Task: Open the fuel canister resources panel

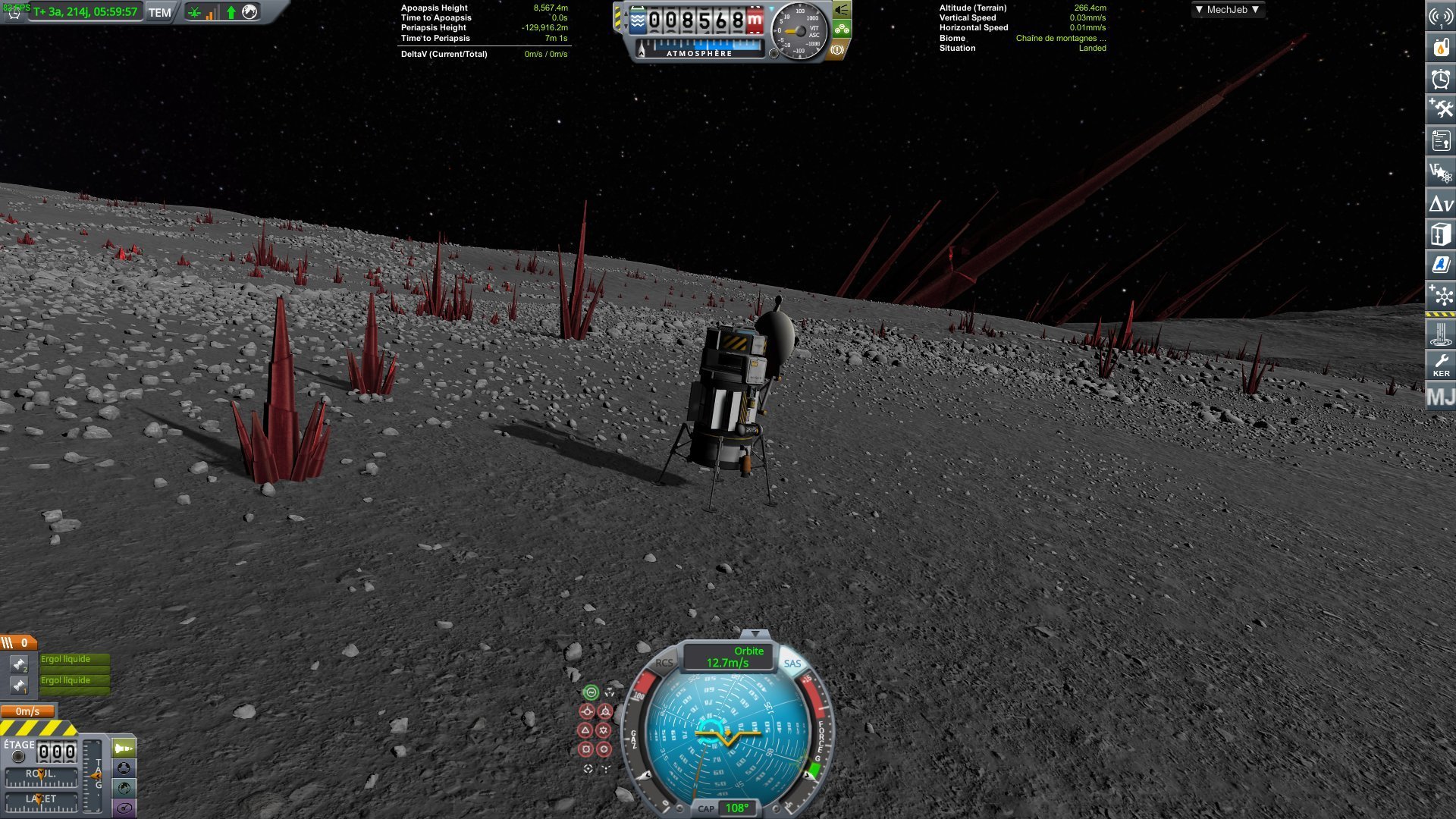Action: pos(1440,47)
